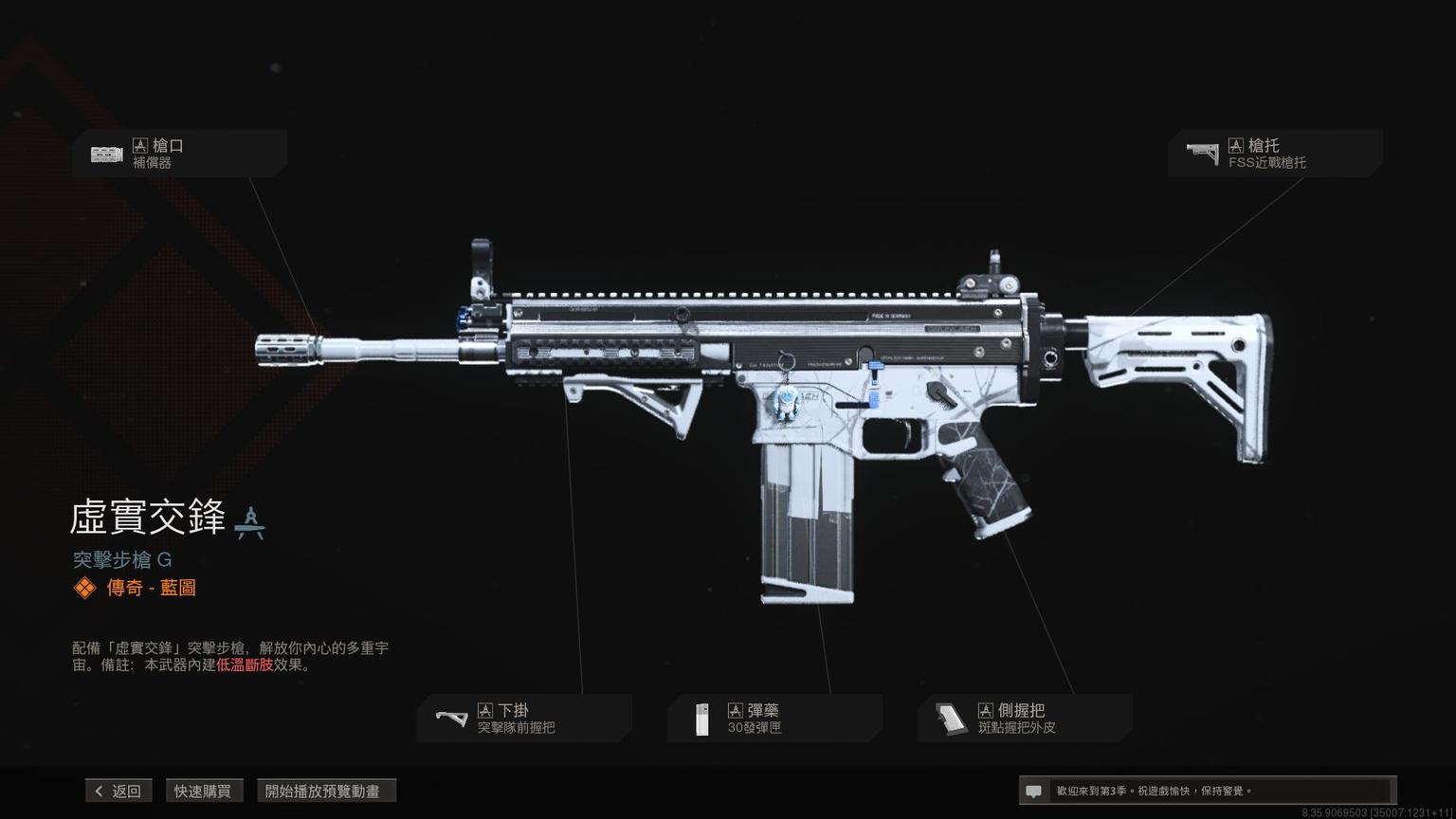
Task: Open the 側握把 rear grip attachment slot
Action: coord(1025,719)
